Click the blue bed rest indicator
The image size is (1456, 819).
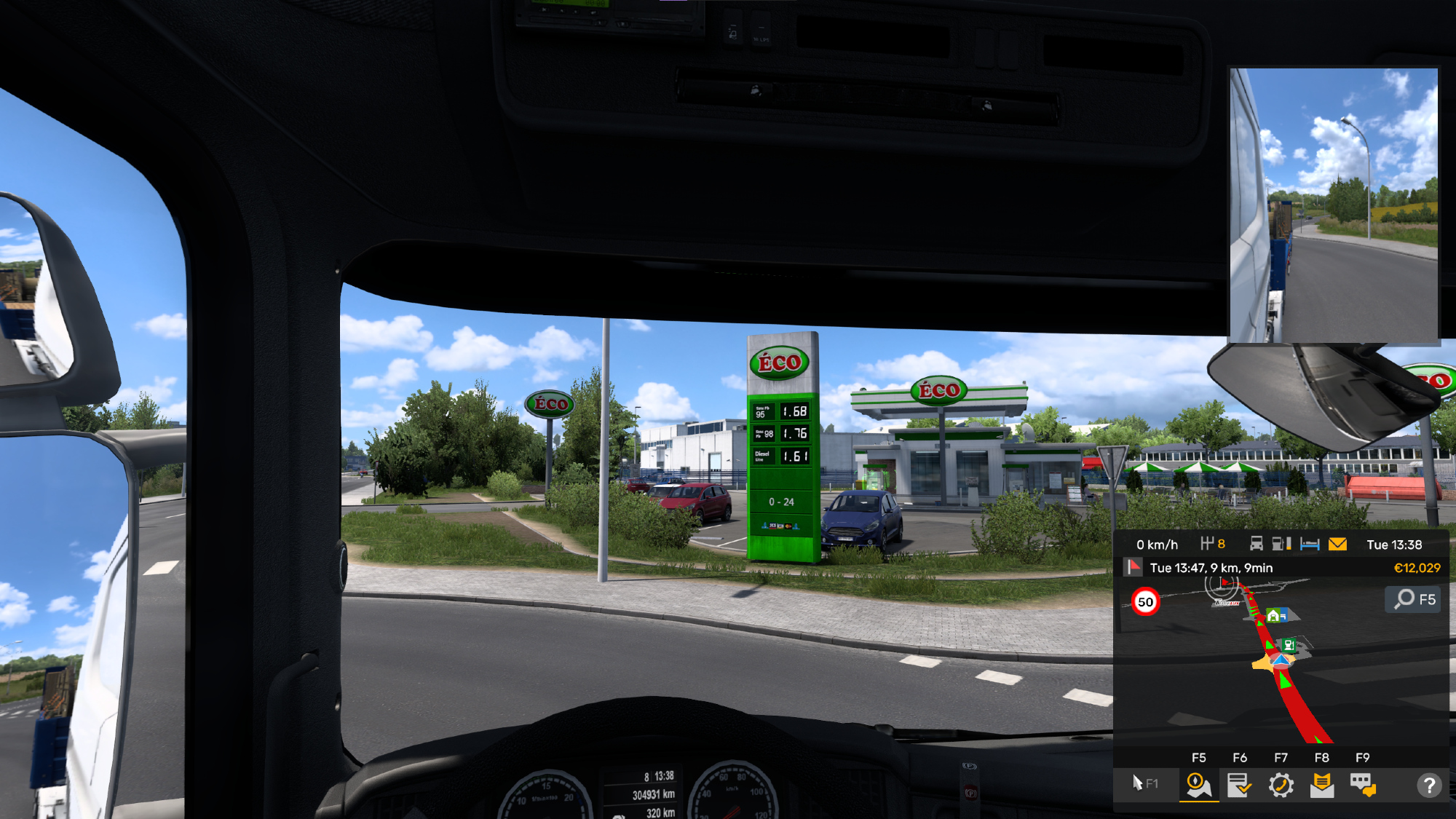tap(1310, 545)
